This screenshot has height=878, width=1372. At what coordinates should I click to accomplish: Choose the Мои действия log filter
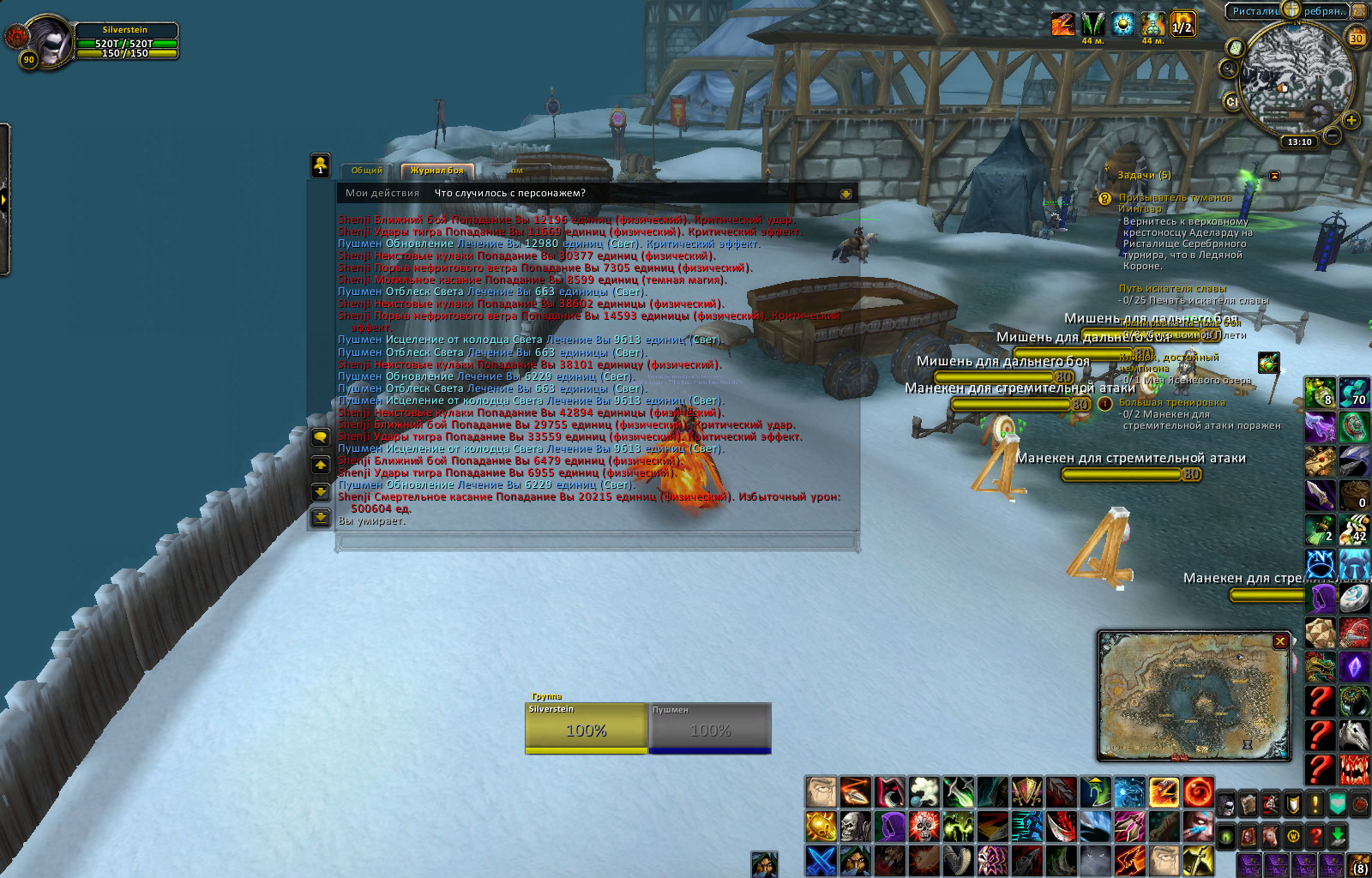pos(382,193)
